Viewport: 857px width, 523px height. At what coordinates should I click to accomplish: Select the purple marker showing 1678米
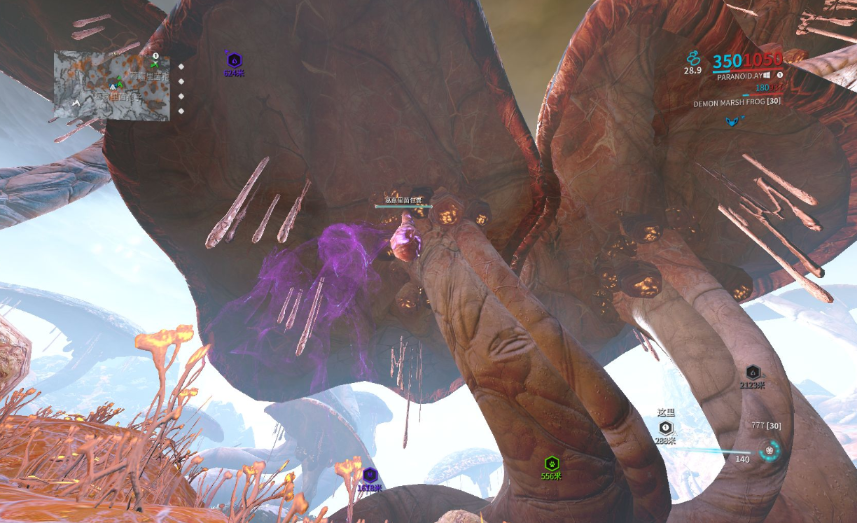pyautogui.click(x=370, y=475)
